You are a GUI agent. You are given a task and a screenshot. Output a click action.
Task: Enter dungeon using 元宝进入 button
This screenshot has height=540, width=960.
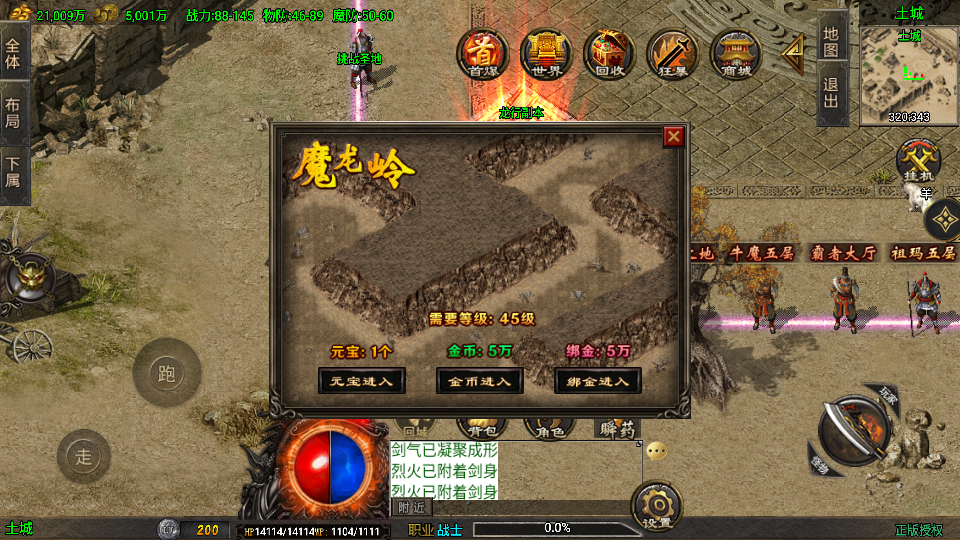pos(362,380)
